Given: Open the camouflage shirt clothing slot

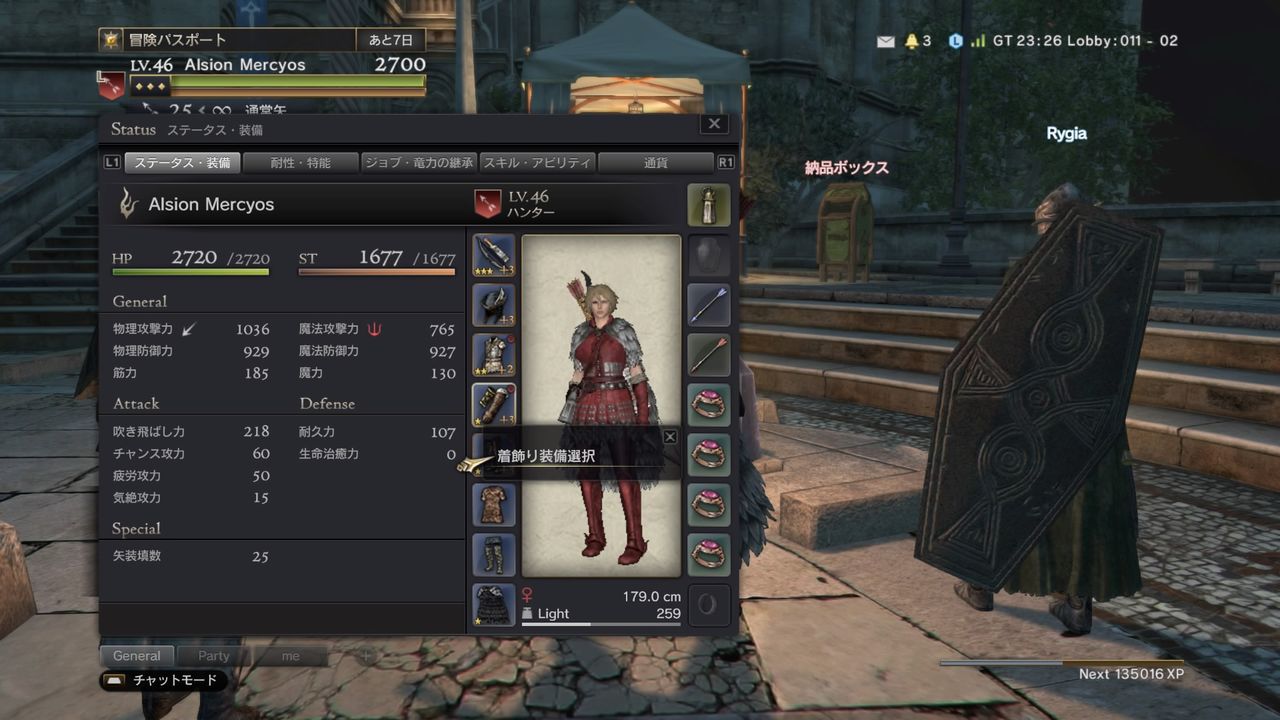Looking at the screenshot, I should pos(493,505).
